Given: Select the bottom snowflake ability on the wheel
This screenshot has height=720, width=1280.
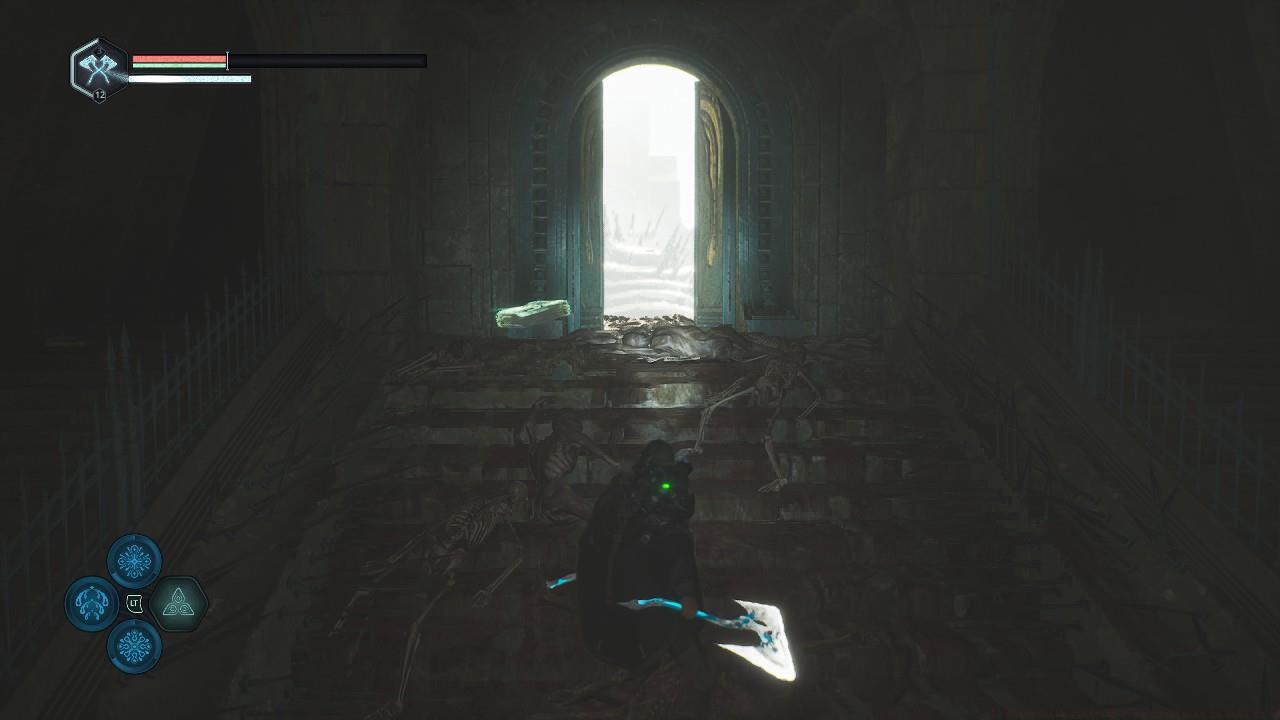Looking at the screenshot, I should pyautogui.click(x=133, y=644).
